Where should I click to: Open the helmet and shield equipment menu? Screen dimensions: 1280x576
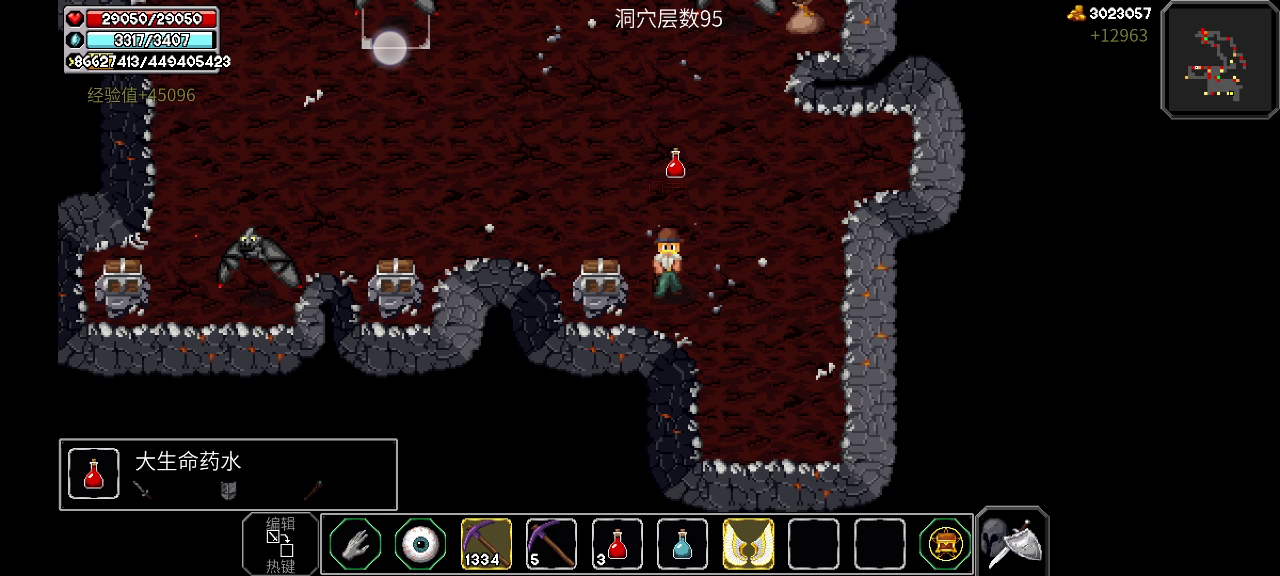(1011, 542)
